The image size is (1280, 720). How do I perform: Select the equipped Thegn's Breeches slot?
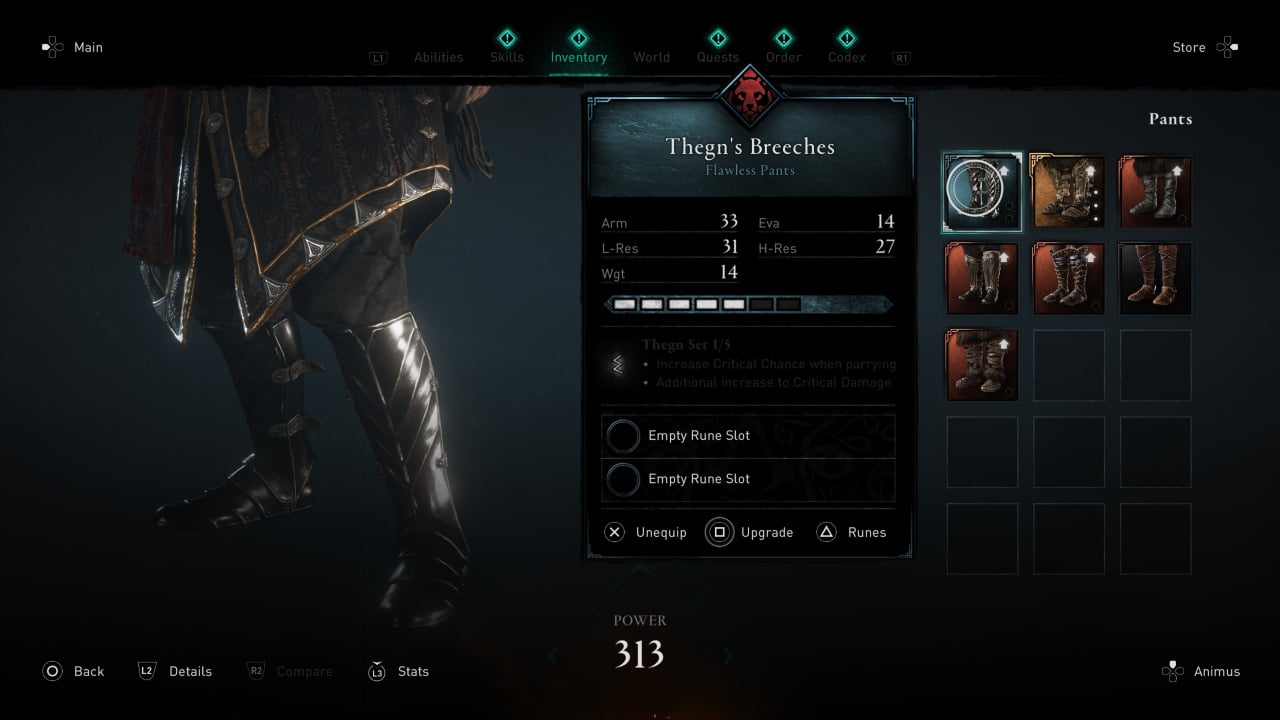(982, 192)
